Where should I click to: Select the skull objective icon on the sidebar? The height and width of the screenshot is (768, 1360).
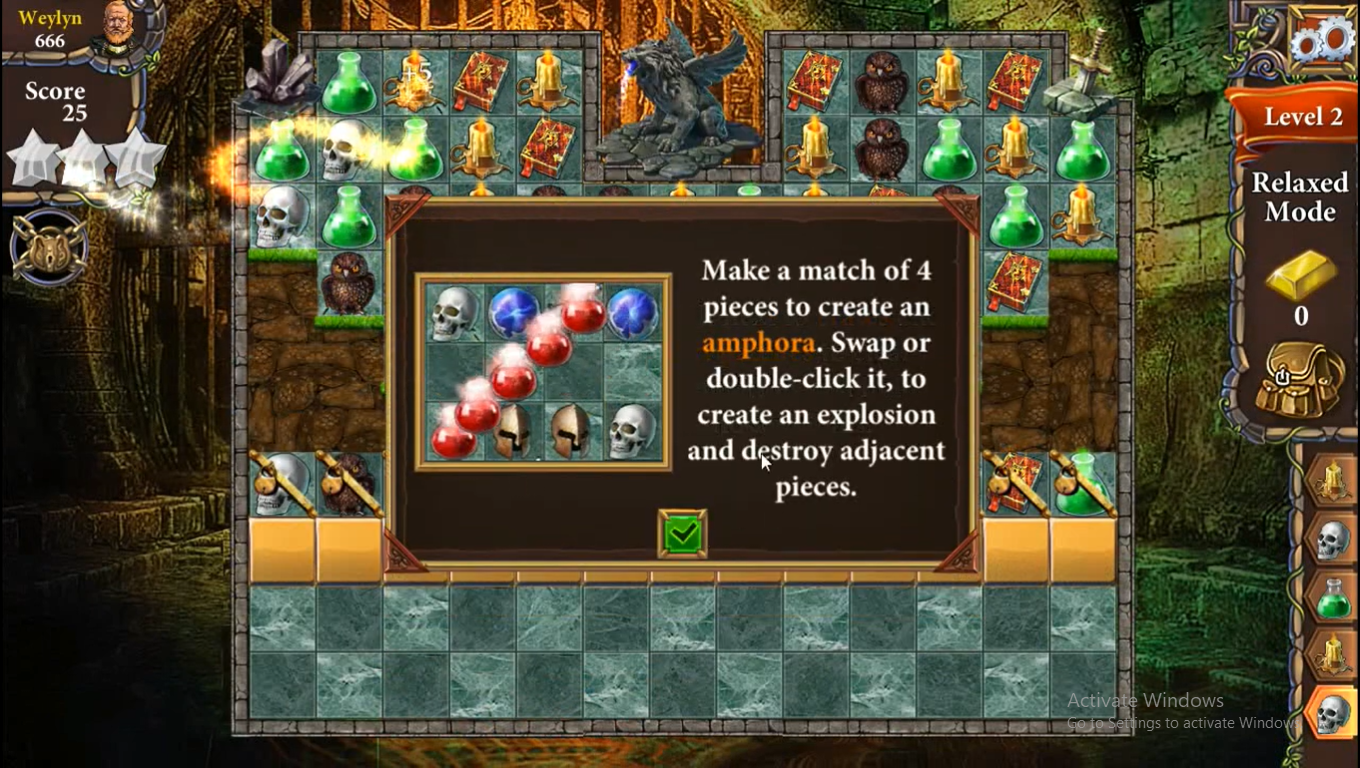click(1332, 538)
